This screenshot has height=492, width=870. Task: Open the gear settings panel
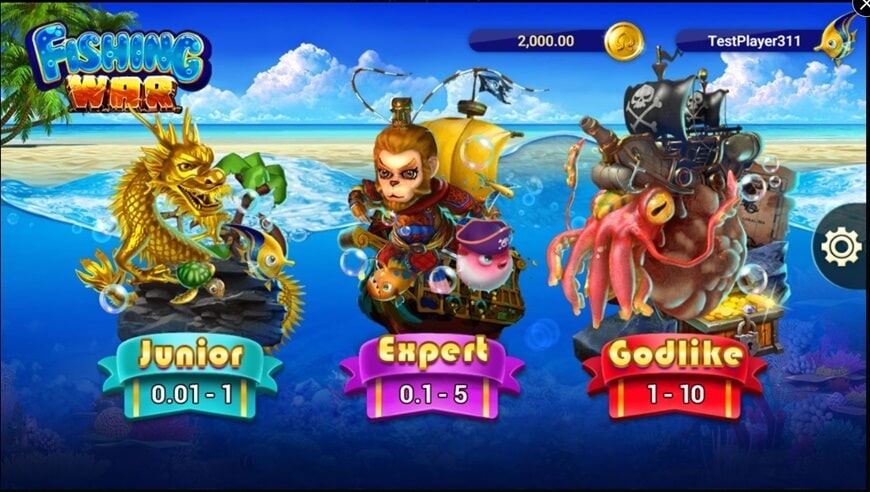[840, 246]
